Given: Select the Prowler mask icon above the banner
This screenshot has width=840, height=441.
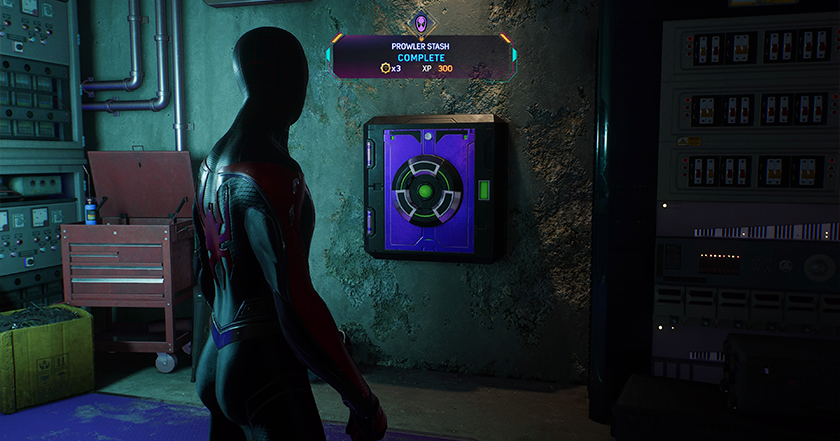Looking at the screenshot, I should (421, 23).
